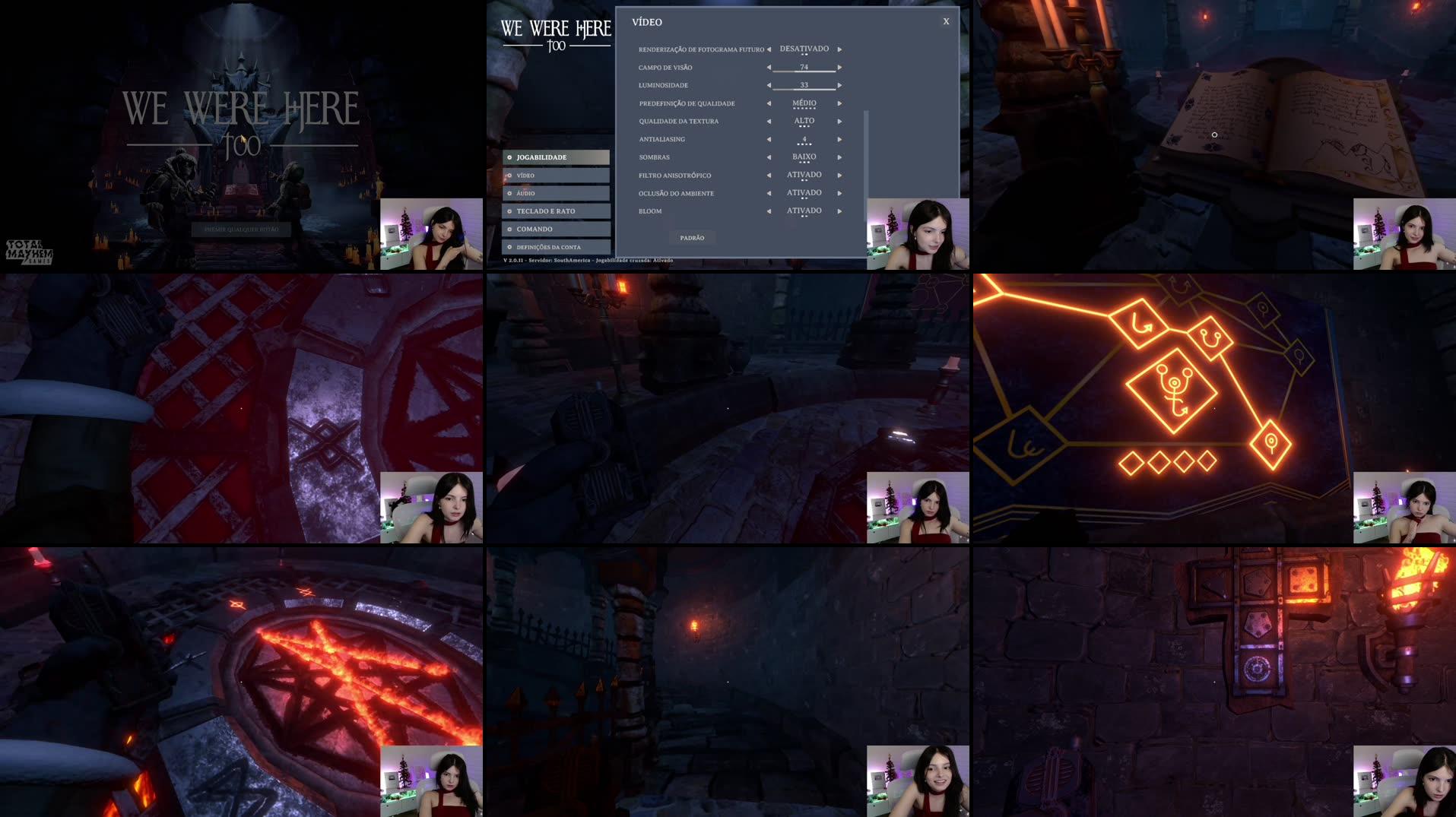This screenshot has height=817, width=1456.
Task: Click the right arrow for QUALIDADE DA TEXTURA
Action: (x=839, y=121)
